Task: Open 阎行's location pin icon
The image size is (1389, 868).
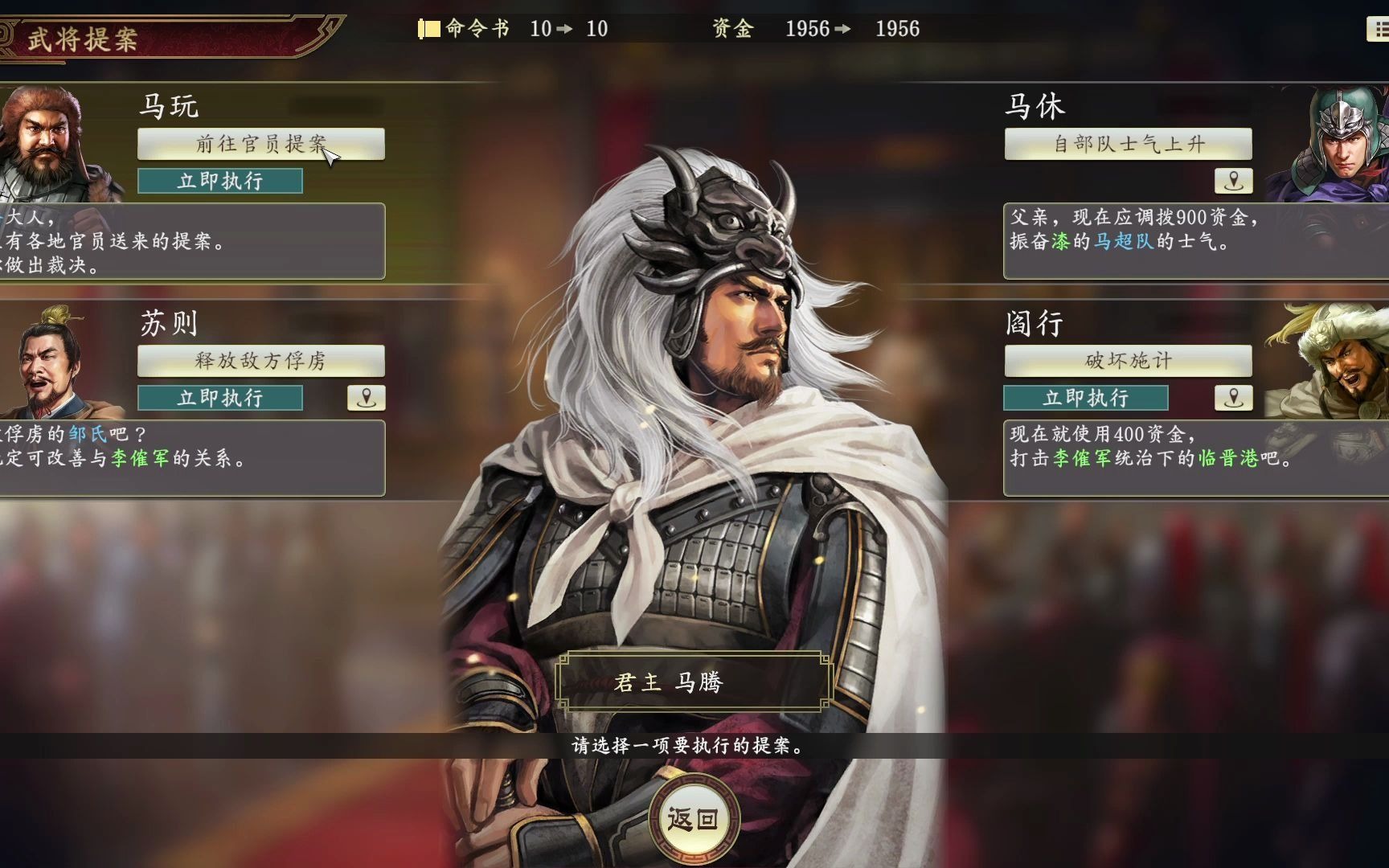Action: 1232,397
